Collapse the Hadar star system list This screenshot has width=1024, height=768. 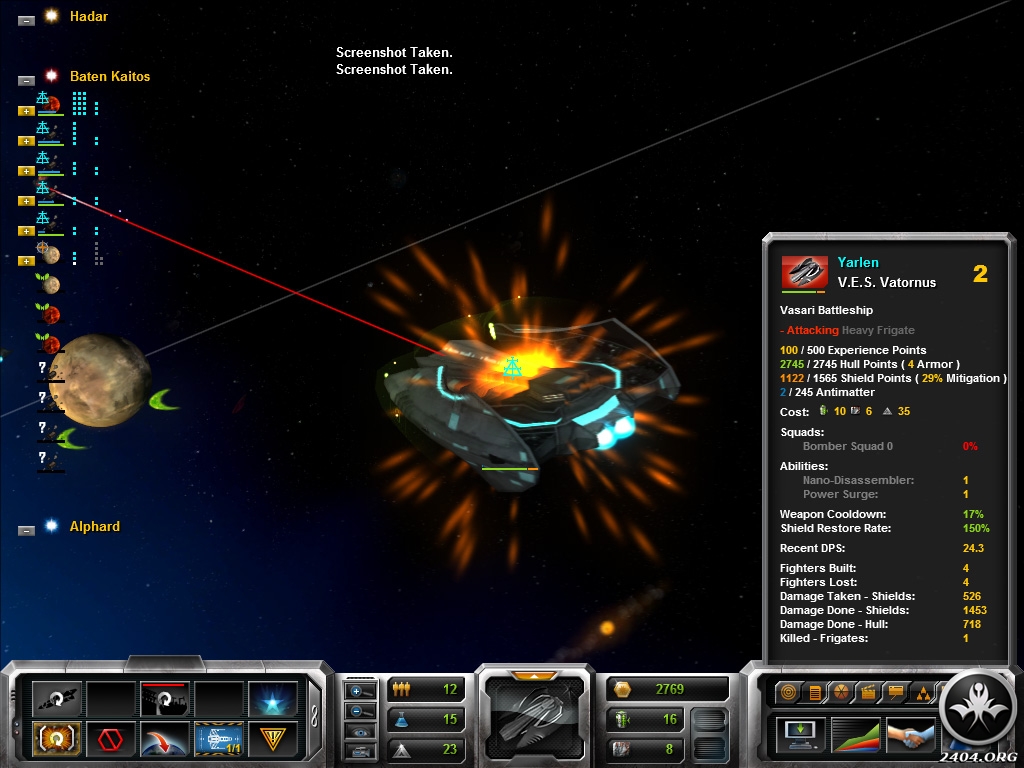tap(26, 19)
